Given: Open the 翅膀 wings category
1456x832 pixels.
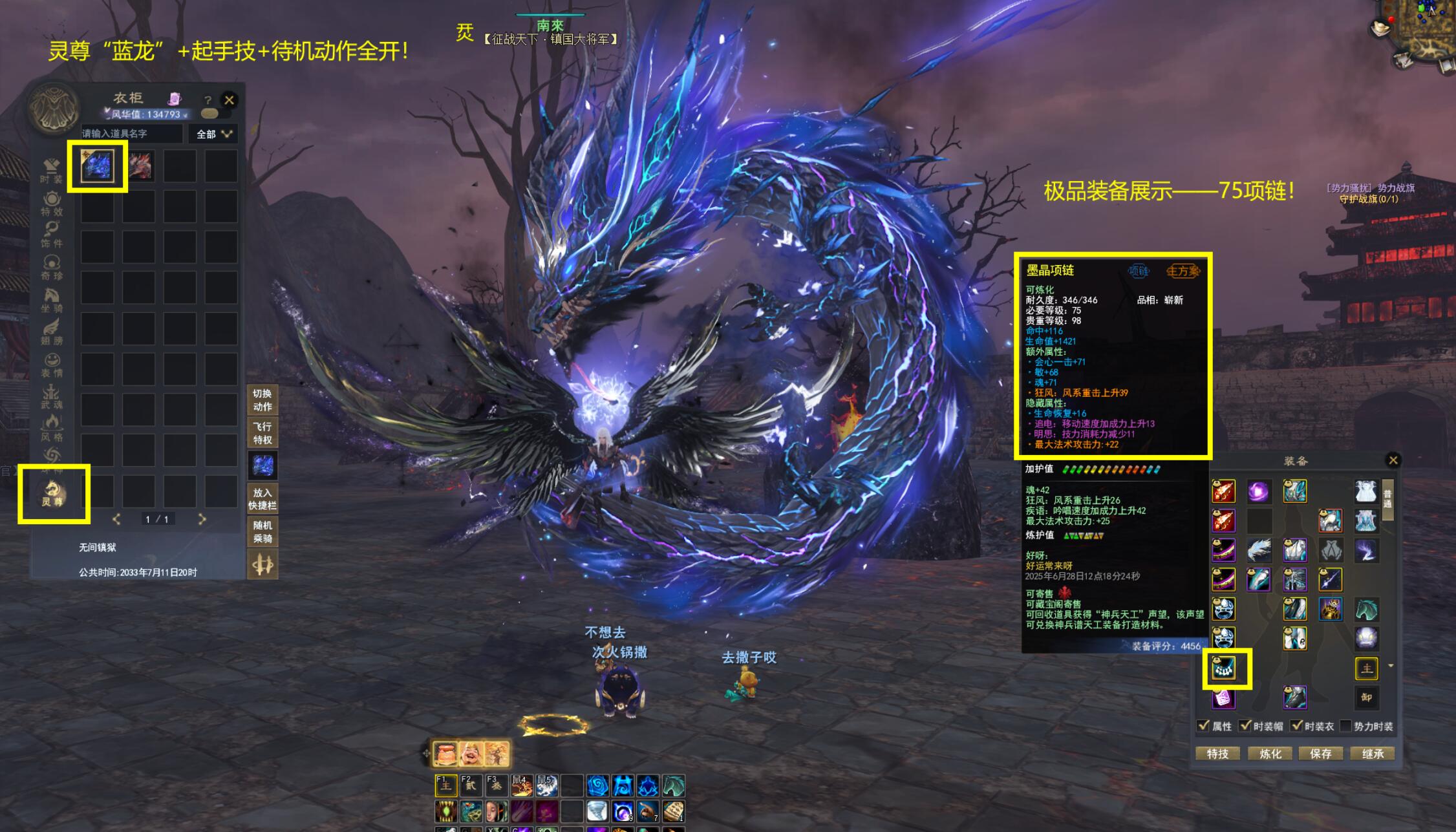Looking at the screenshot, I should click(x=52, y=332).
